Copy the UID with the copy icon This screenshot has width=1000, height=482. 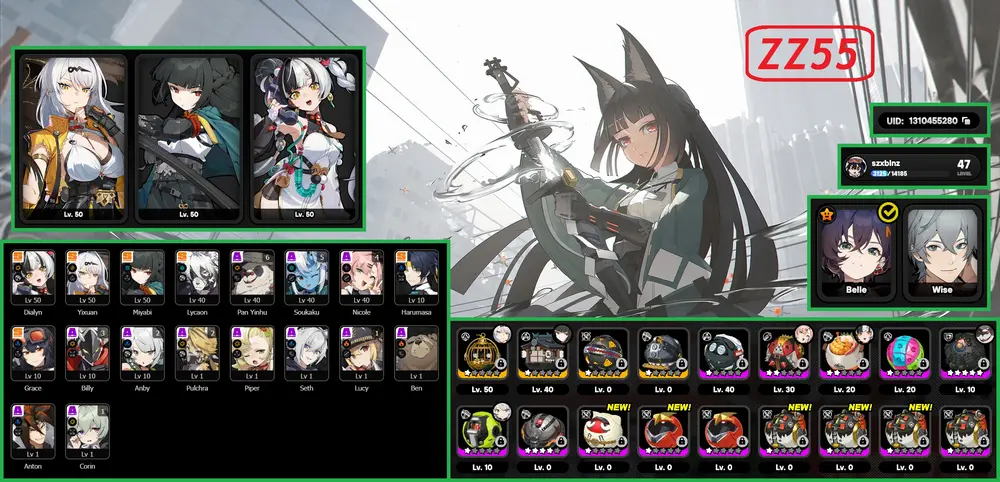click(x=965, y=121)
